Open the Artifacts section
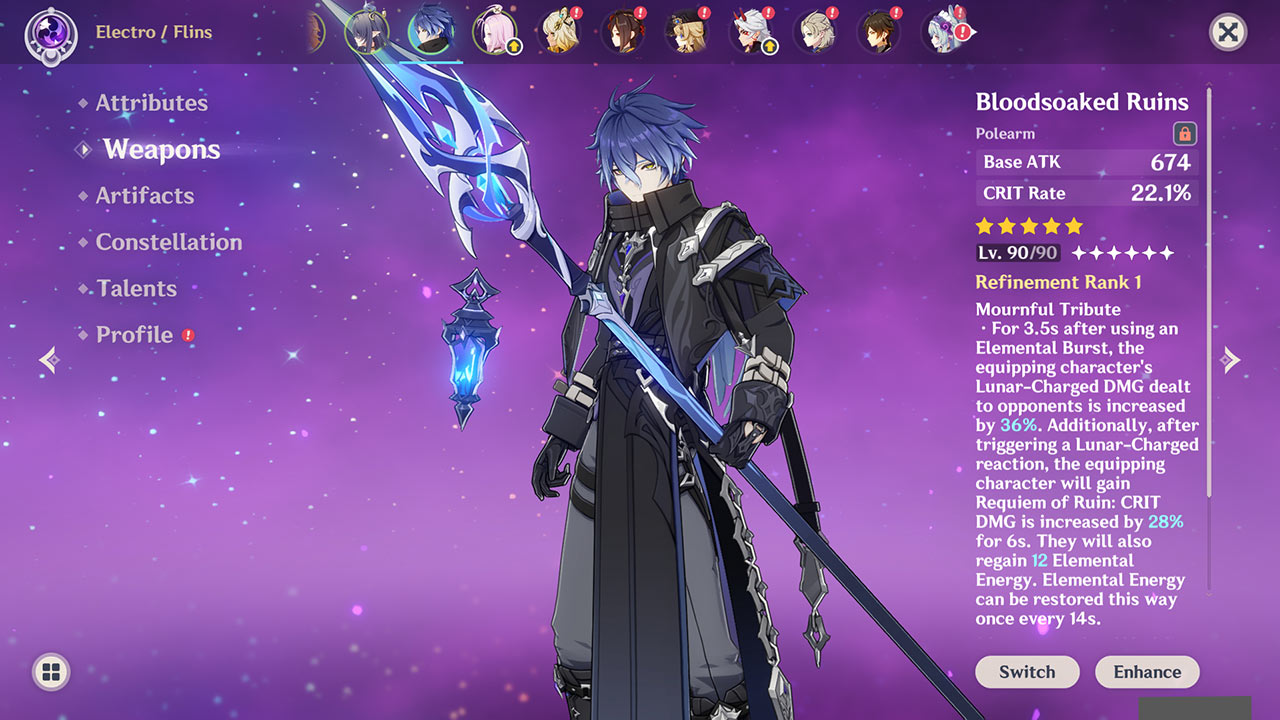This screenshot has height=720, width=1280. point(145,196)
